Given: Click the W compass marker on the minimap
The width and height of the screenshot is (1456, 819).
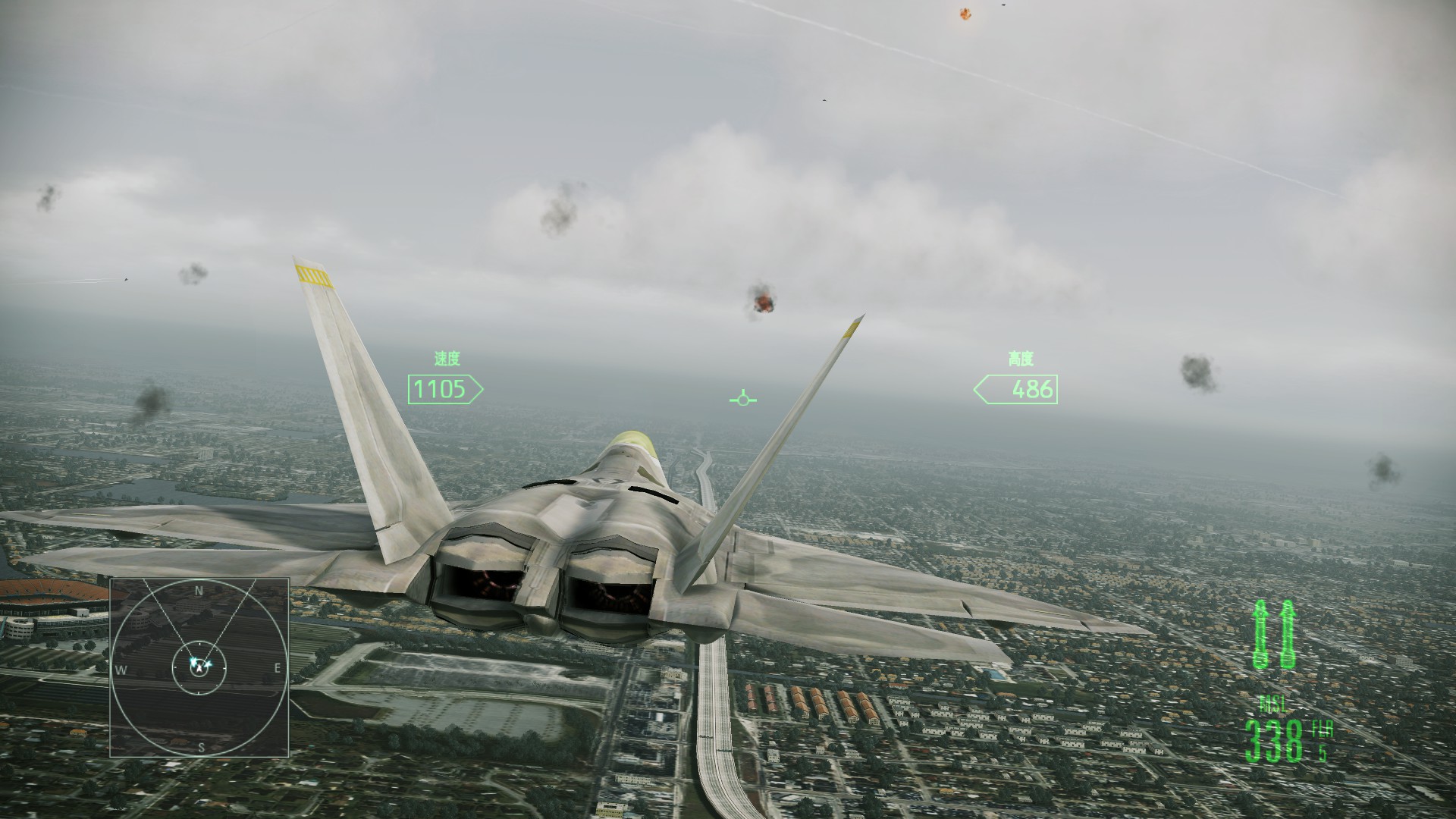Looking at the screenshot, I should click(120, 669).
